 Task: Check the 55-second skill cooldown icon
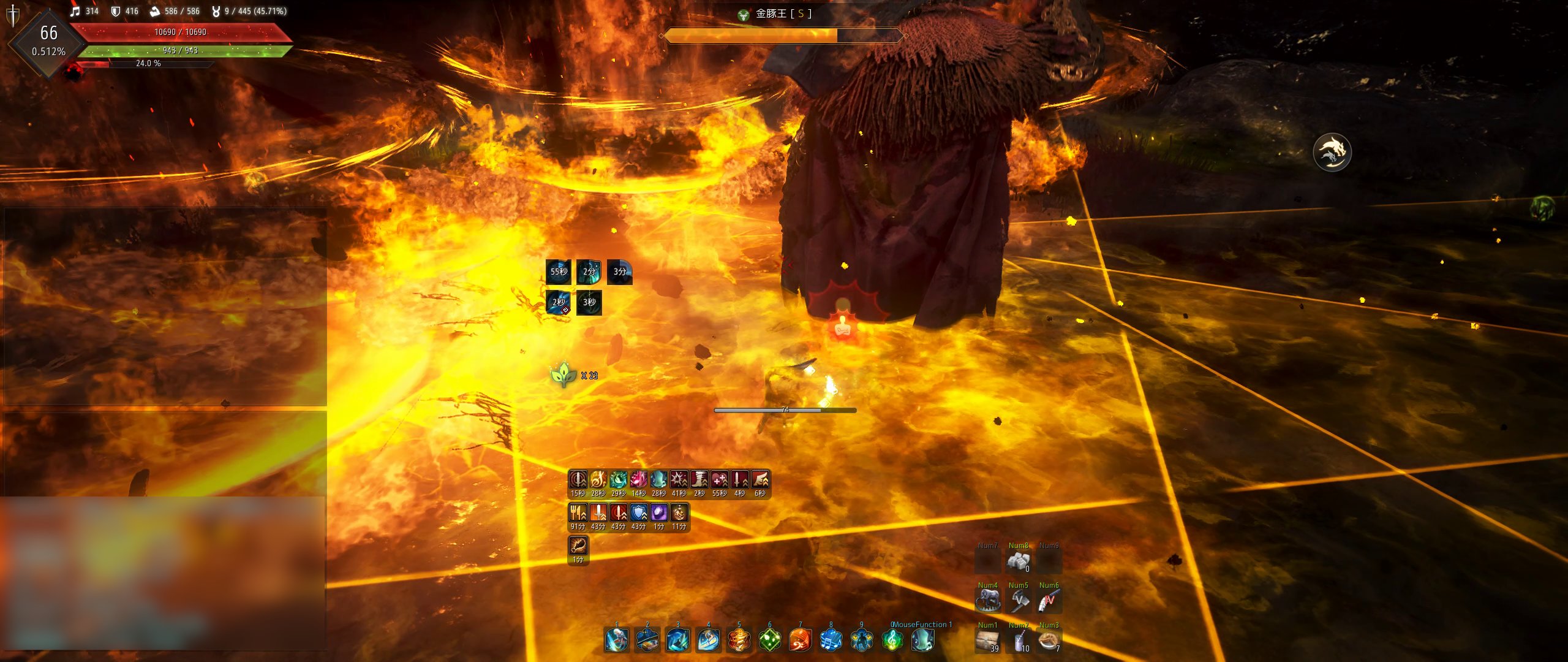point(558,272)
